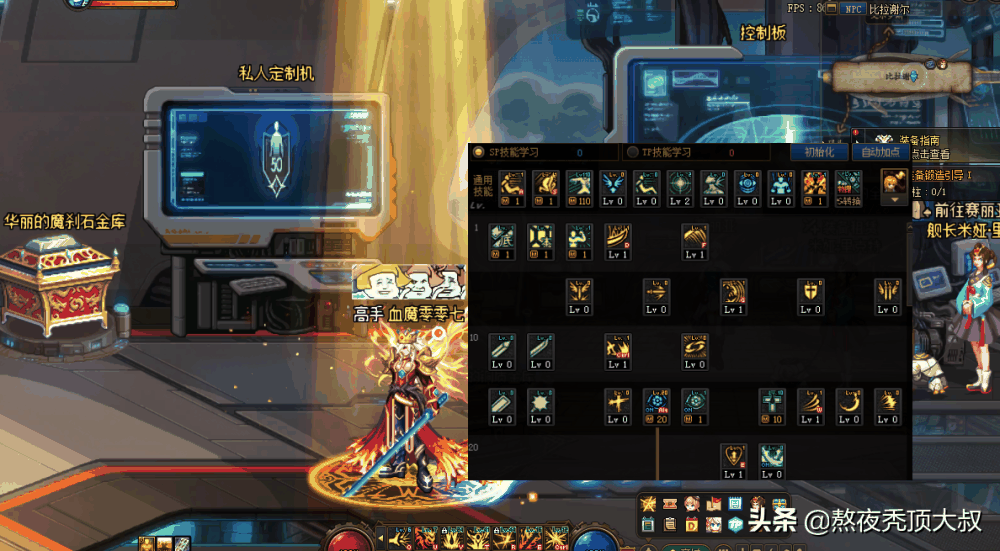Choose the spiked burst skill at Lv 0
The image size is (1000, 551).
[x=541, y=402]
